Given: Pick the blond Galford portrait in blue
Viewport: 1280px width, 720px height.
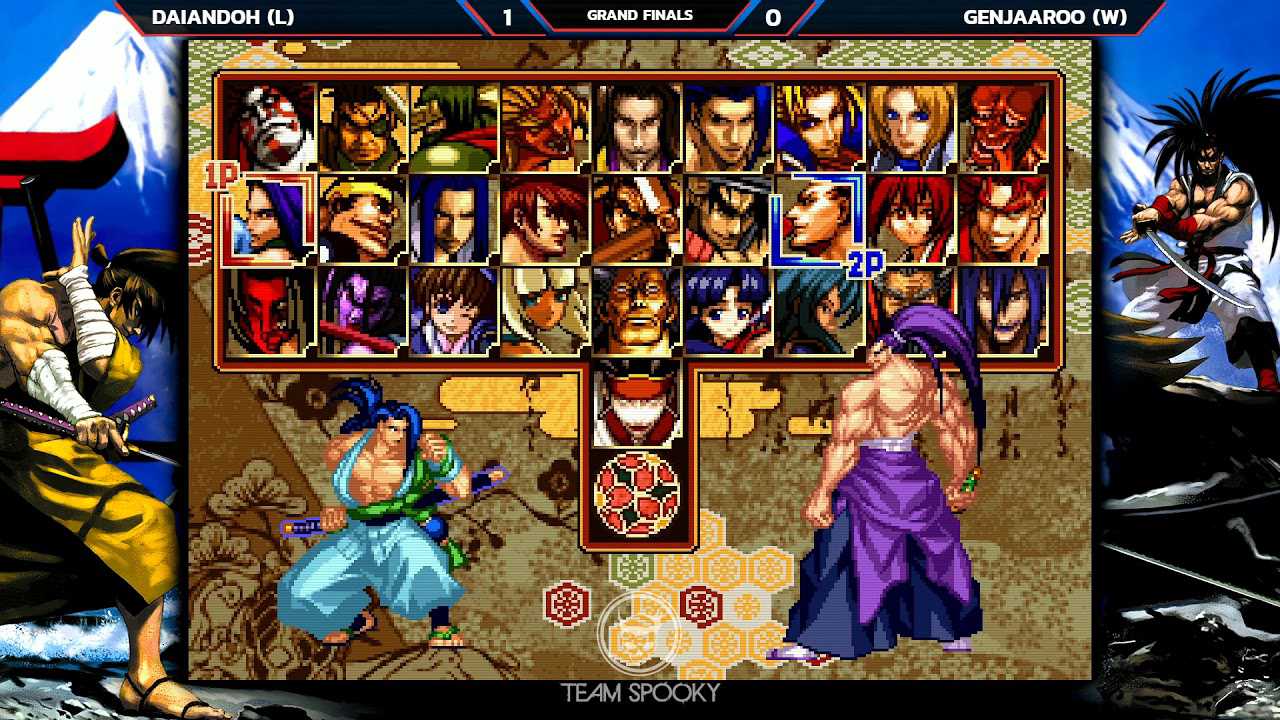Looking at the screenshot, I should point(820,127).
